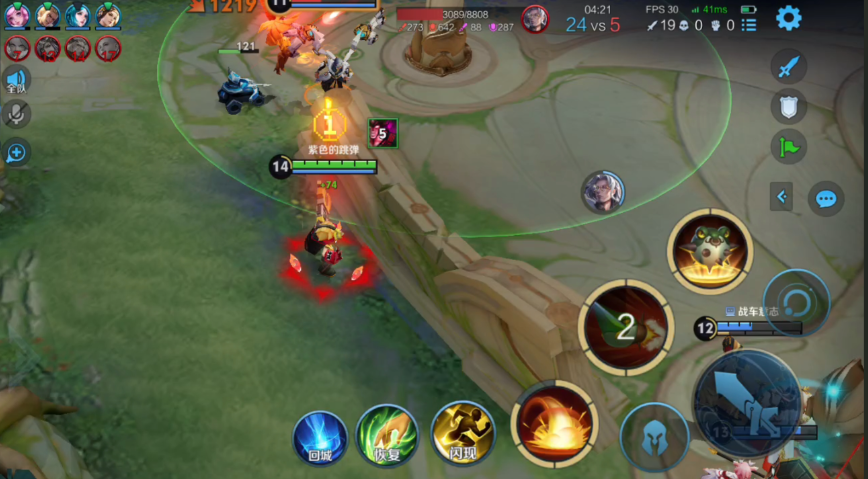The image size is (868, 479).
Task: Open the quick chat bubble
Action: coord(826,198)
